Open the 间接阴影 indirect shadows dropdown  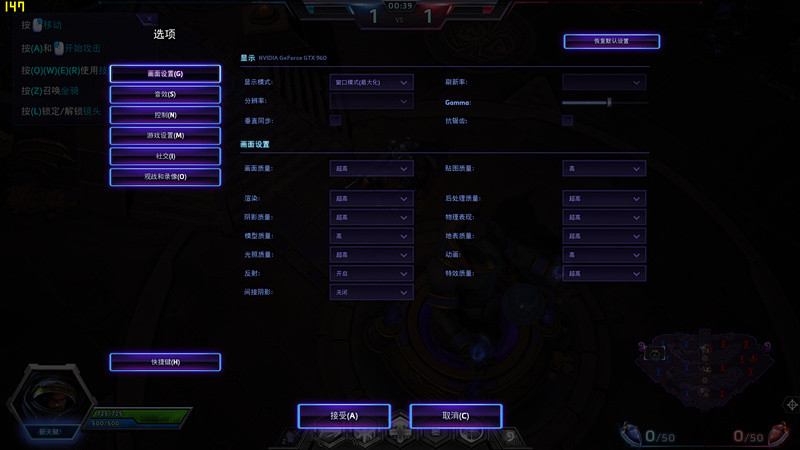(371, 292)
